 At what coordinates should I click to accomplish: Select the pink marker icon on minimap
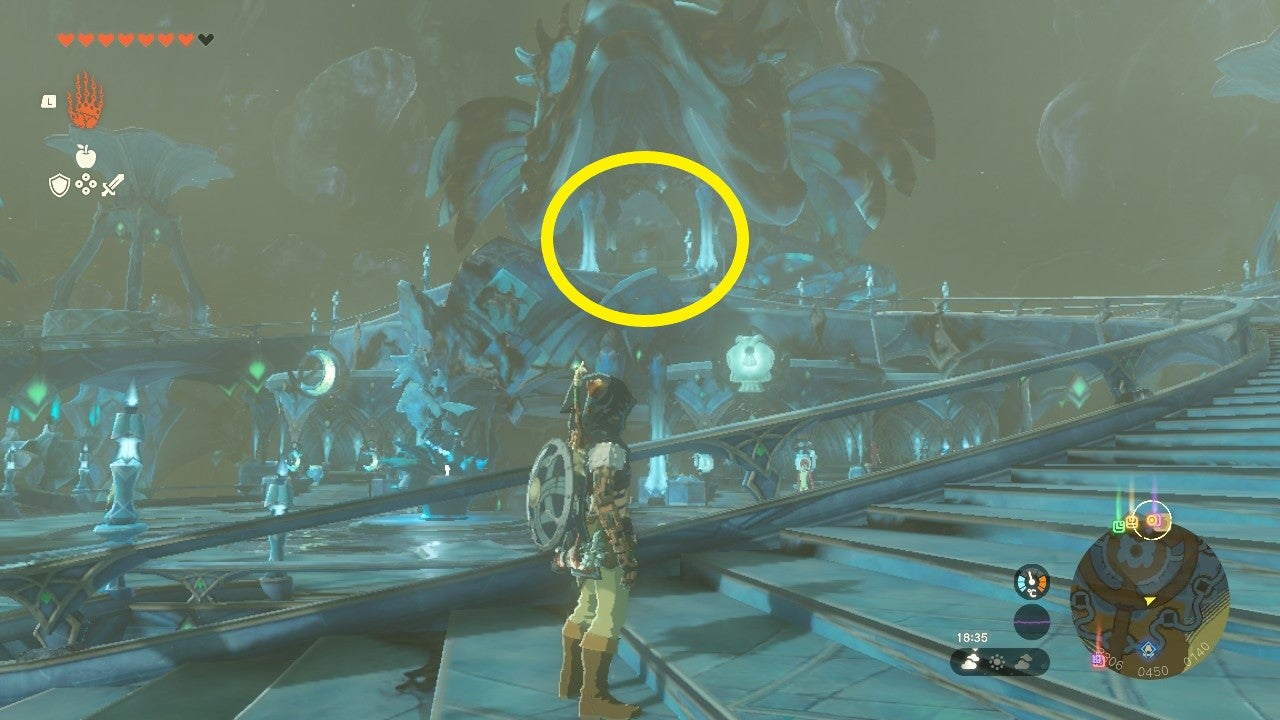tap(1098, 659)
